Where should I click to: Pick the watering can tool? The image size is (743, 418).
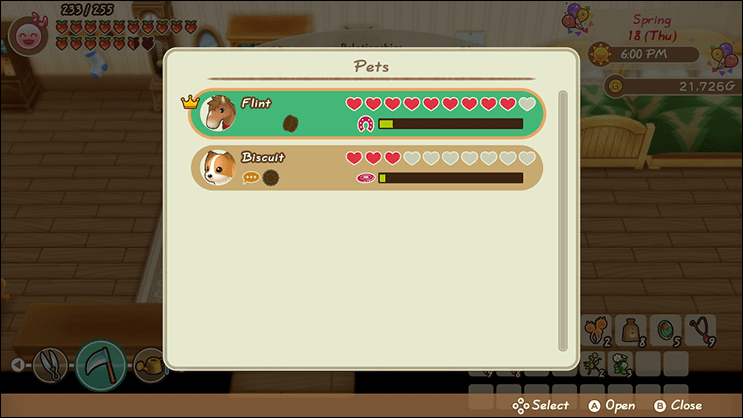click(150, 363)
